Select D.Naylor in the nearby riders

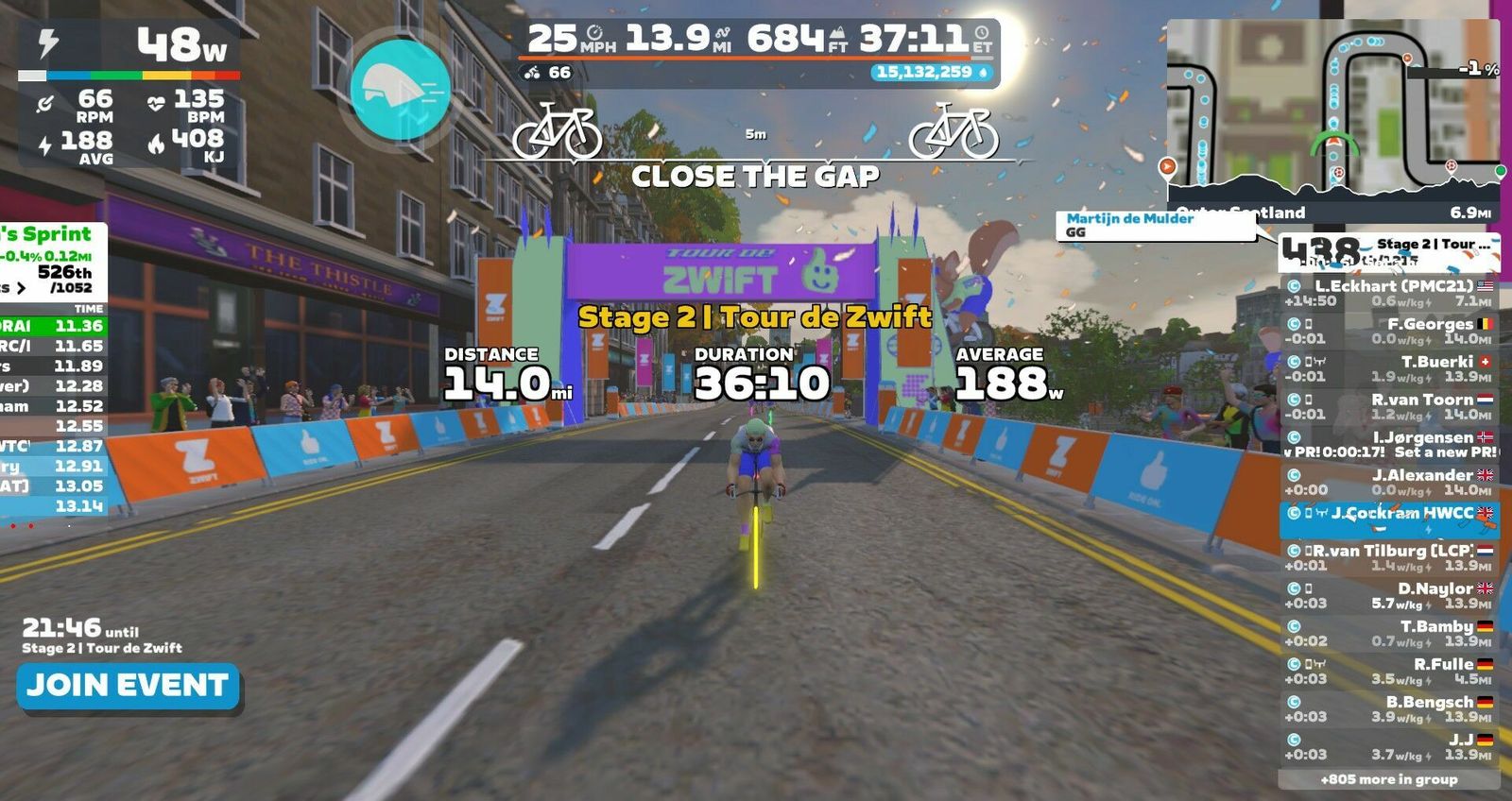pyautogui.click(x=1389, y=595)
